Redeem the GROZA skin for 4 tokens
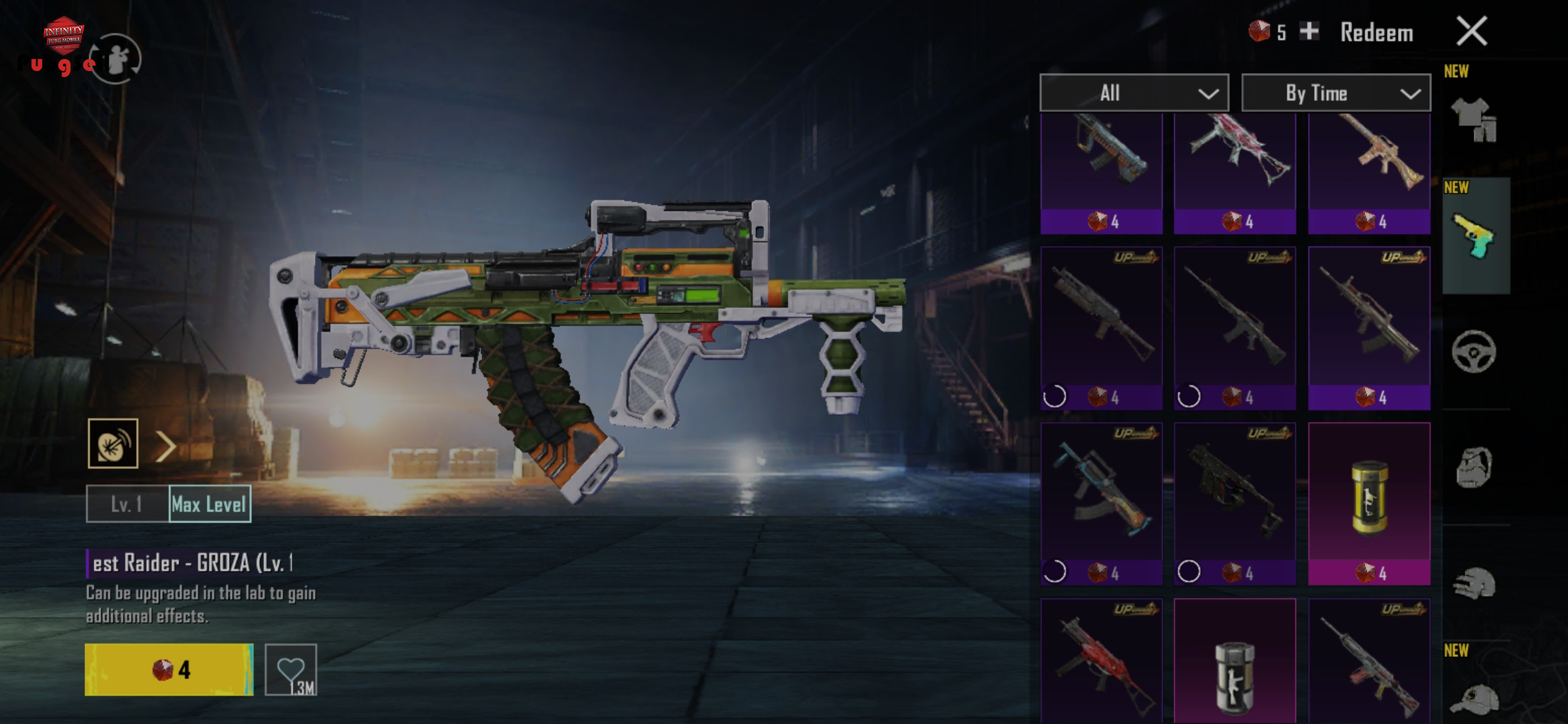The image size is (1568, 724). pos(169,670)
